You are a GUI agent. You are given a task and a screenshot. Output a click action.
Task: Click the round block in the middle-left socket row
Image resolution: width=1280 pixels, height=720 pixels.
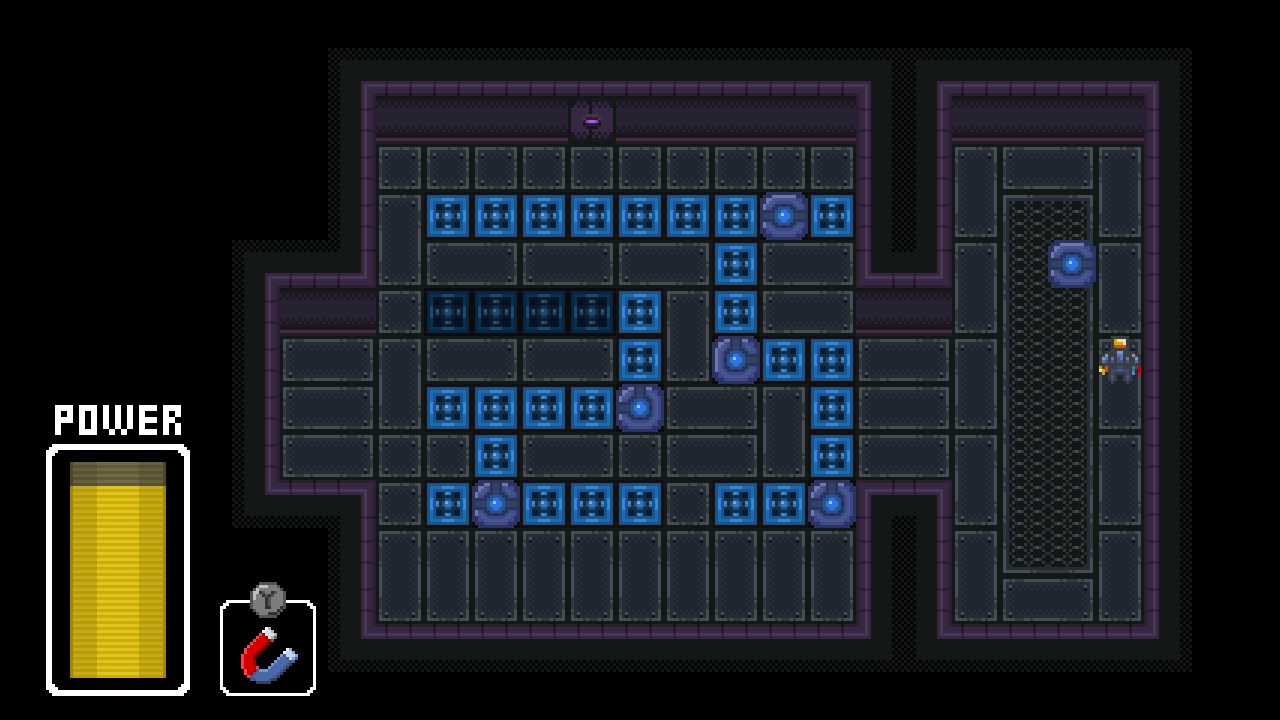[640, 406]
